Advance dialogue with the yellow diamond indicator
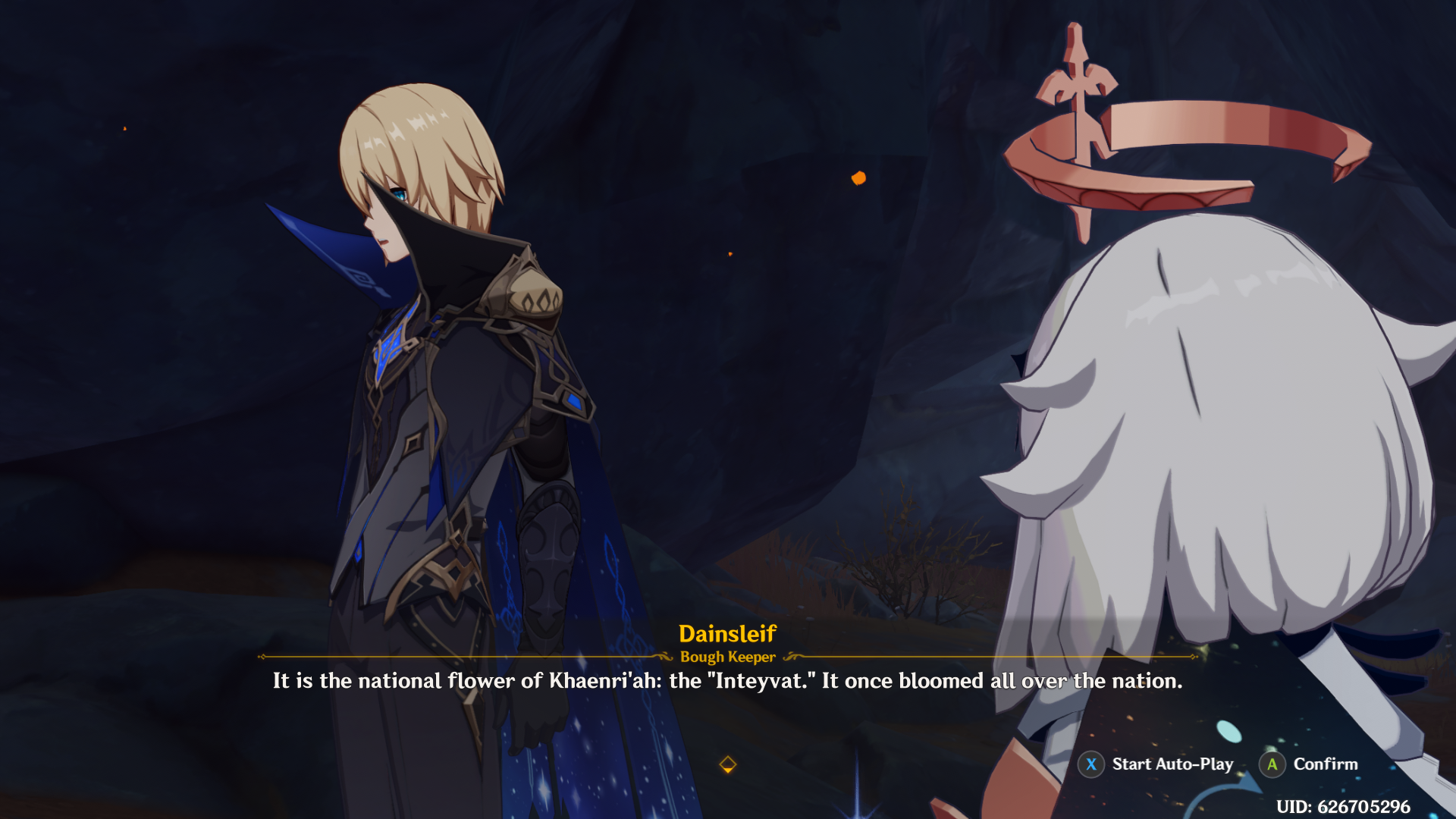The image size is (1456, 819). [x=727, y=764]
